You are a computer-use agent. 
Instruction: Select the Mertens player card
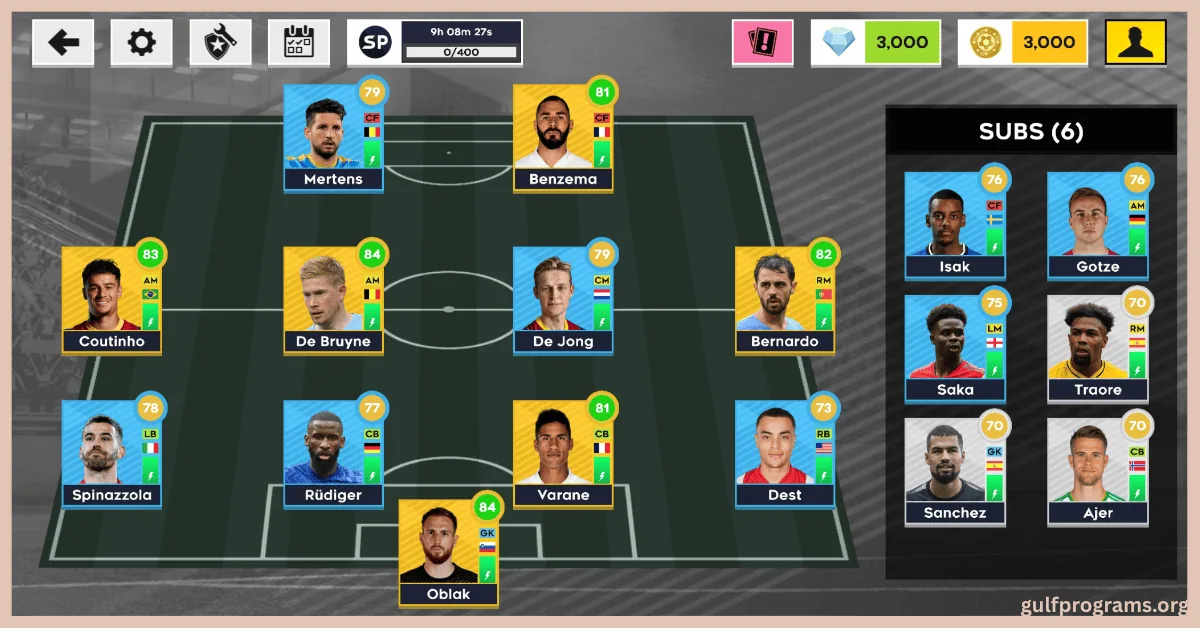pos(333,138)
